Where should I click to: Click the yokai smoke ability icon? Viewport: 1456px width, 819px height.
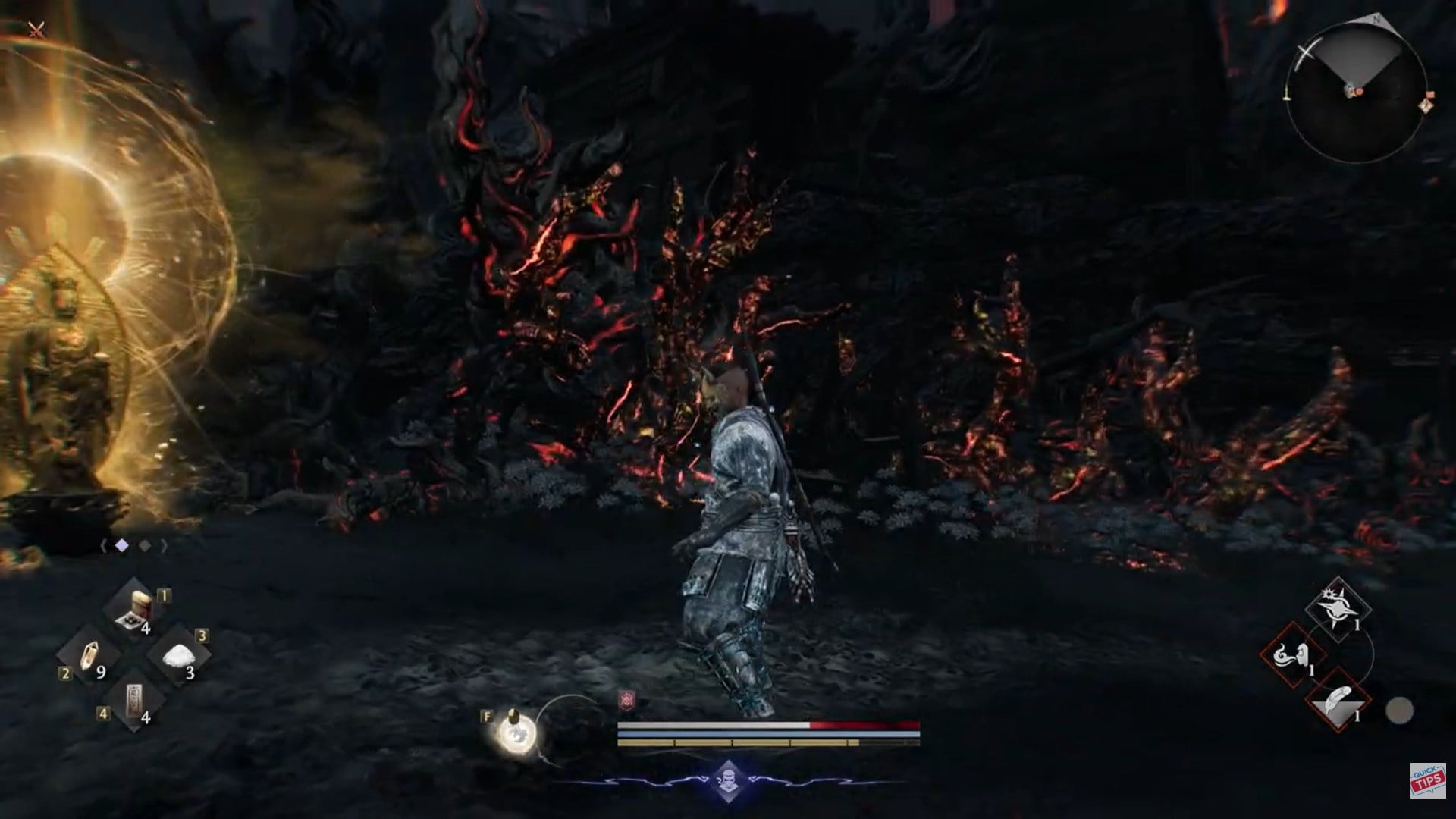point(1291,656)
